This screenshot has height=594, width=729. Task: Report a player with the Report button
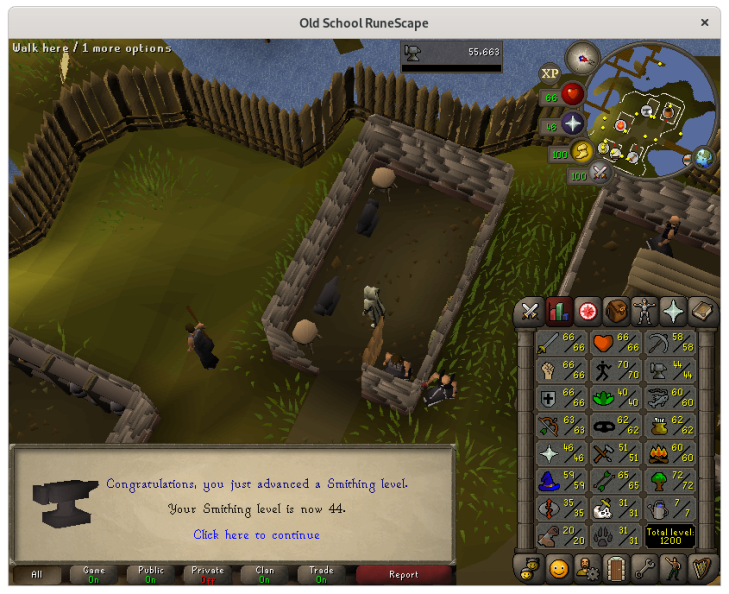coord(403,575)
